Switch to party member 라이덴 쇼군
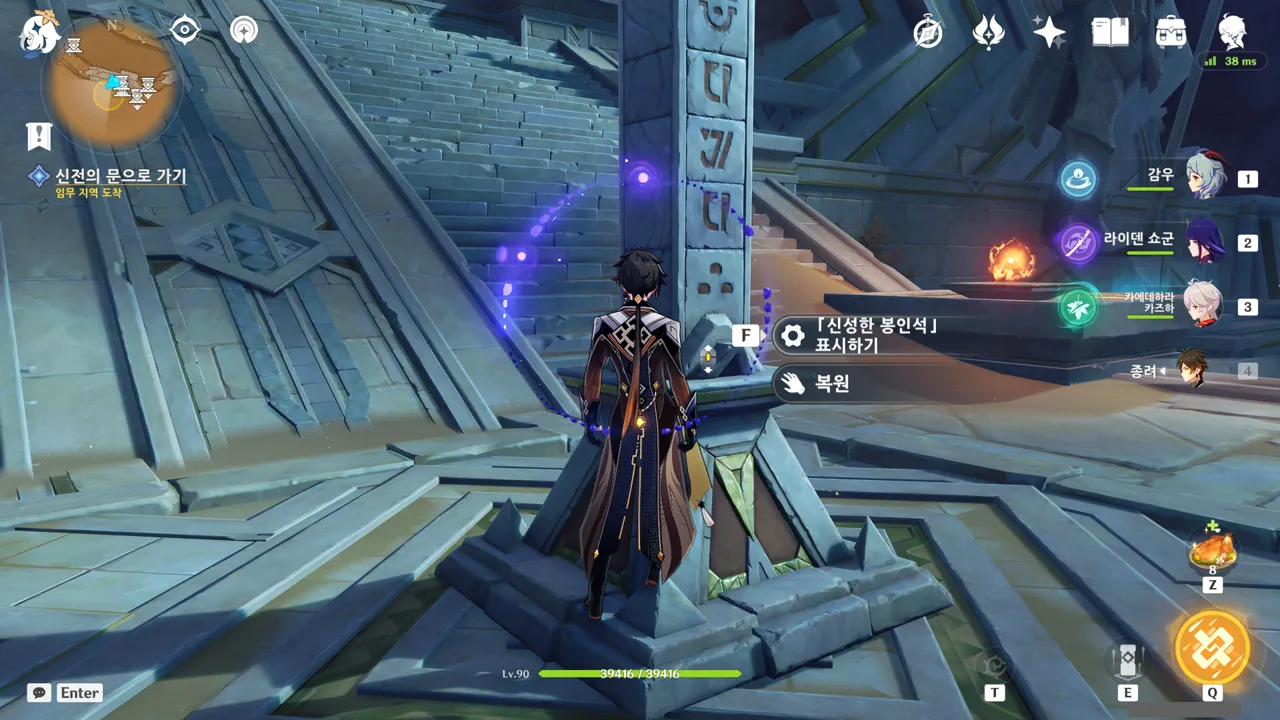 click(x=1204, y=242)
